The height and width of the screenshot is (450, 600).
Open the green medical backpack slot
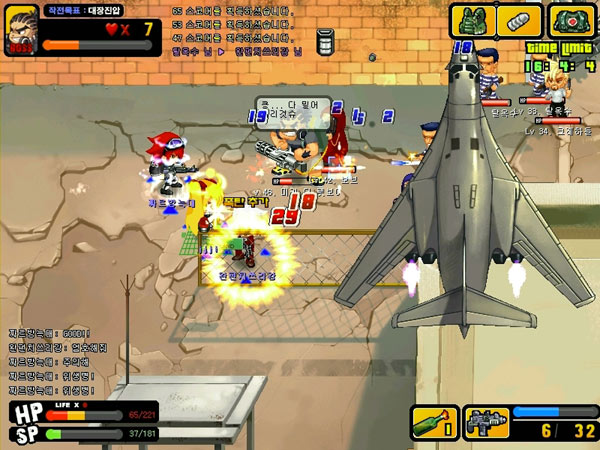(571, 21)
